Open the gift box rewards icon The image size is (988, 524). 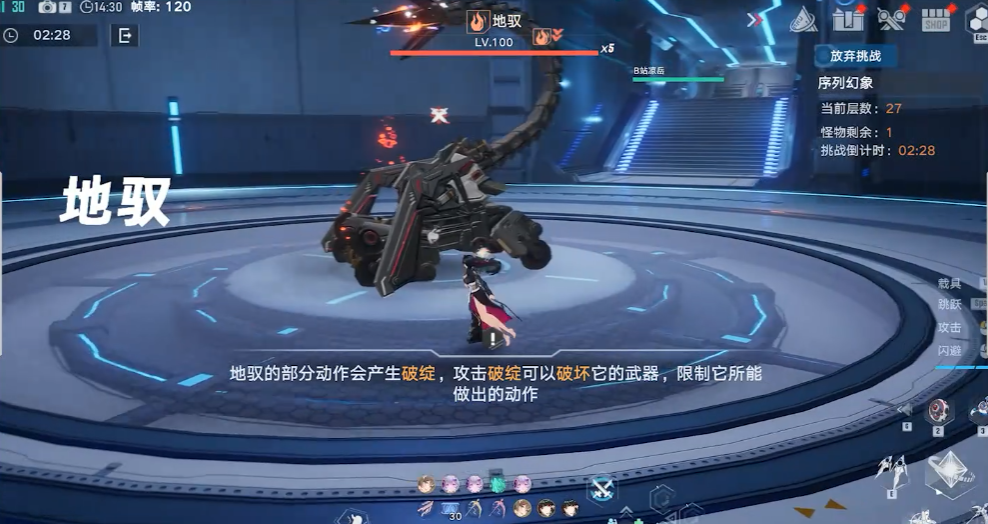pyautogui.click(x=848, y=18)
